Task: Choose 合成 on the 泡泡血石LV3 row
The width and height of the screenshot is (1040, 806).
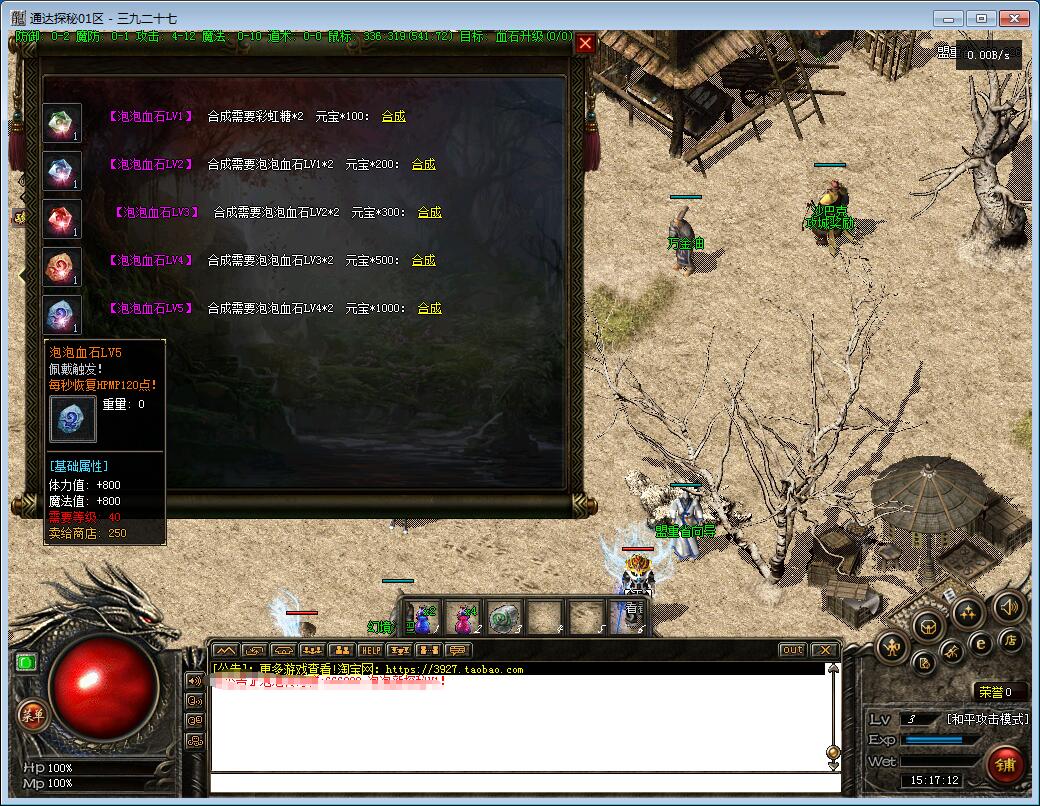Action: point(430,212)
